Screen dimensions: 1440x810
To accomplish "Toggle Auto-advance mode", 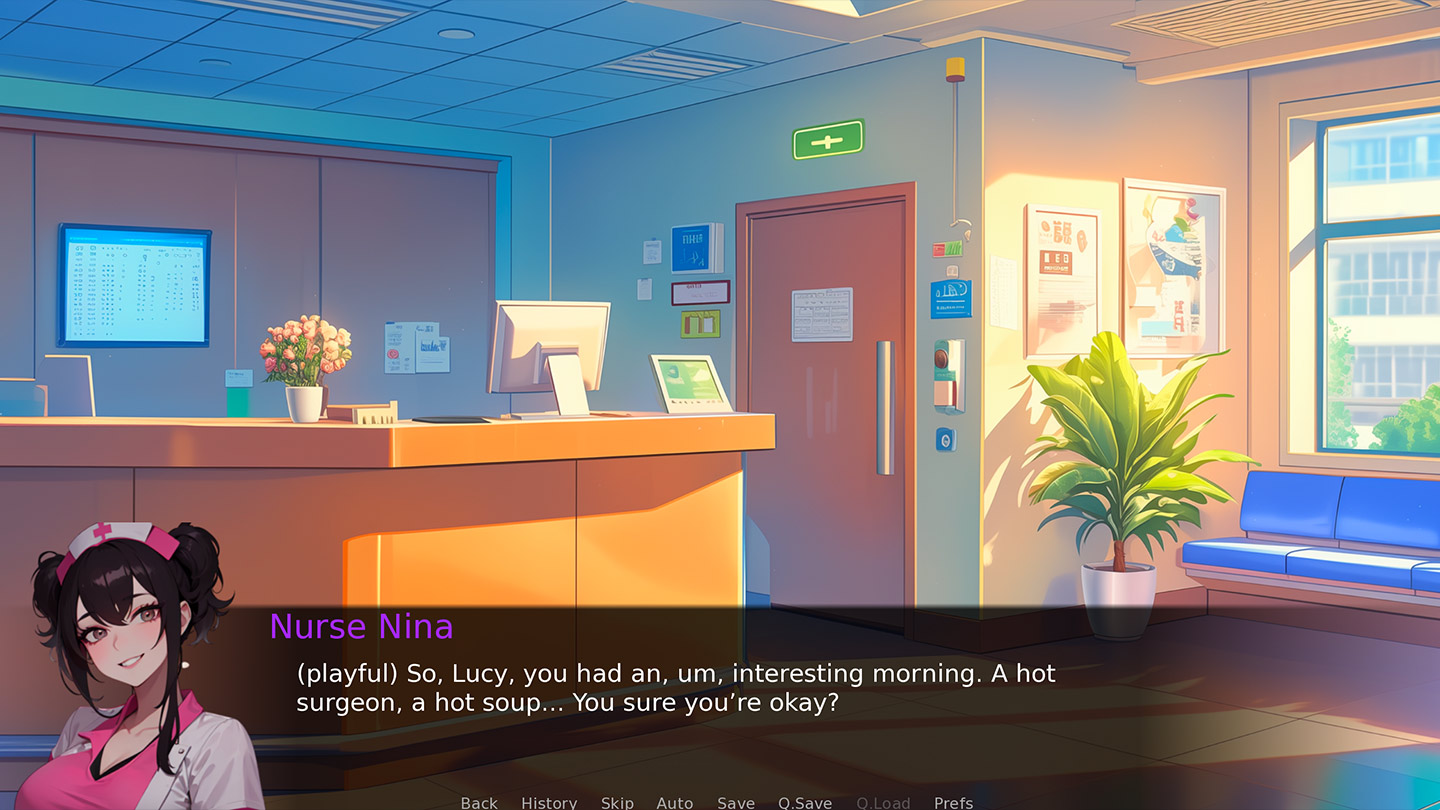I will click(674, 802).
